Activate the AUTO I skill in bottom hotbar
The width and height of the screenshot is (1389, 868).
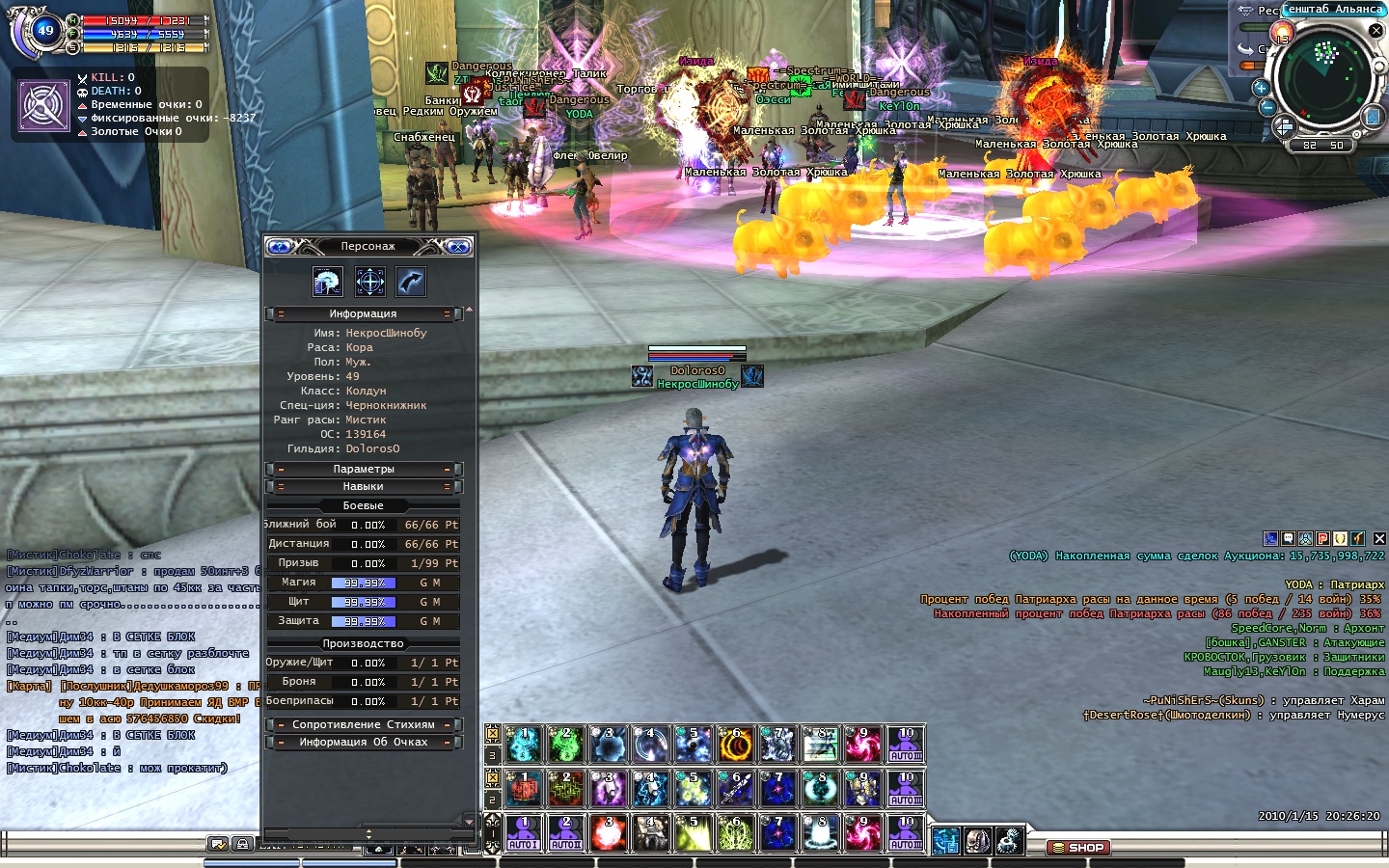pos(524,833)
